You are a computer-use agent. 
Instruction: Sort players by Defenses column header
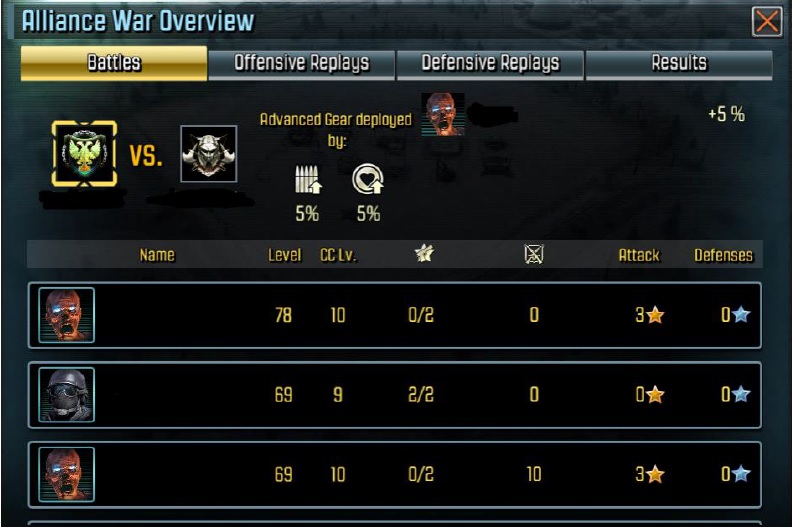[x=723, y=255]
